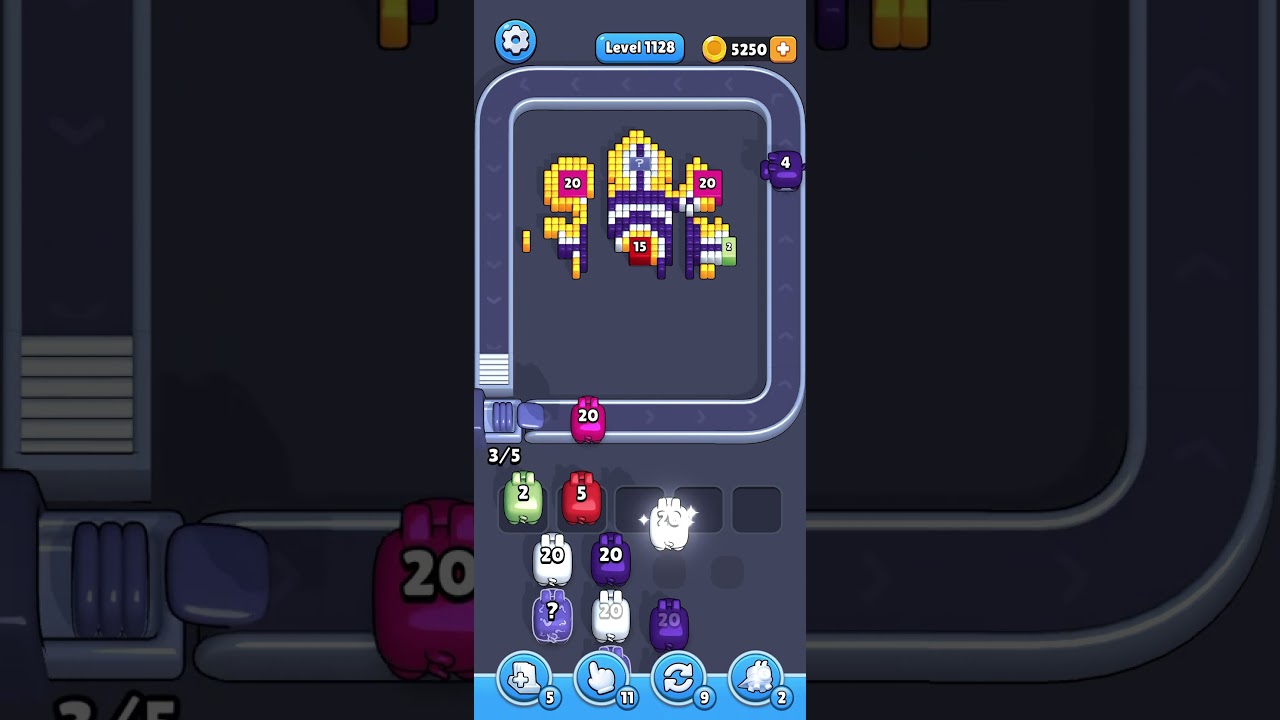Screen dimensions: 1280x720
Task: Tap the 3/5 progress counter
Action: click(502, 456)
